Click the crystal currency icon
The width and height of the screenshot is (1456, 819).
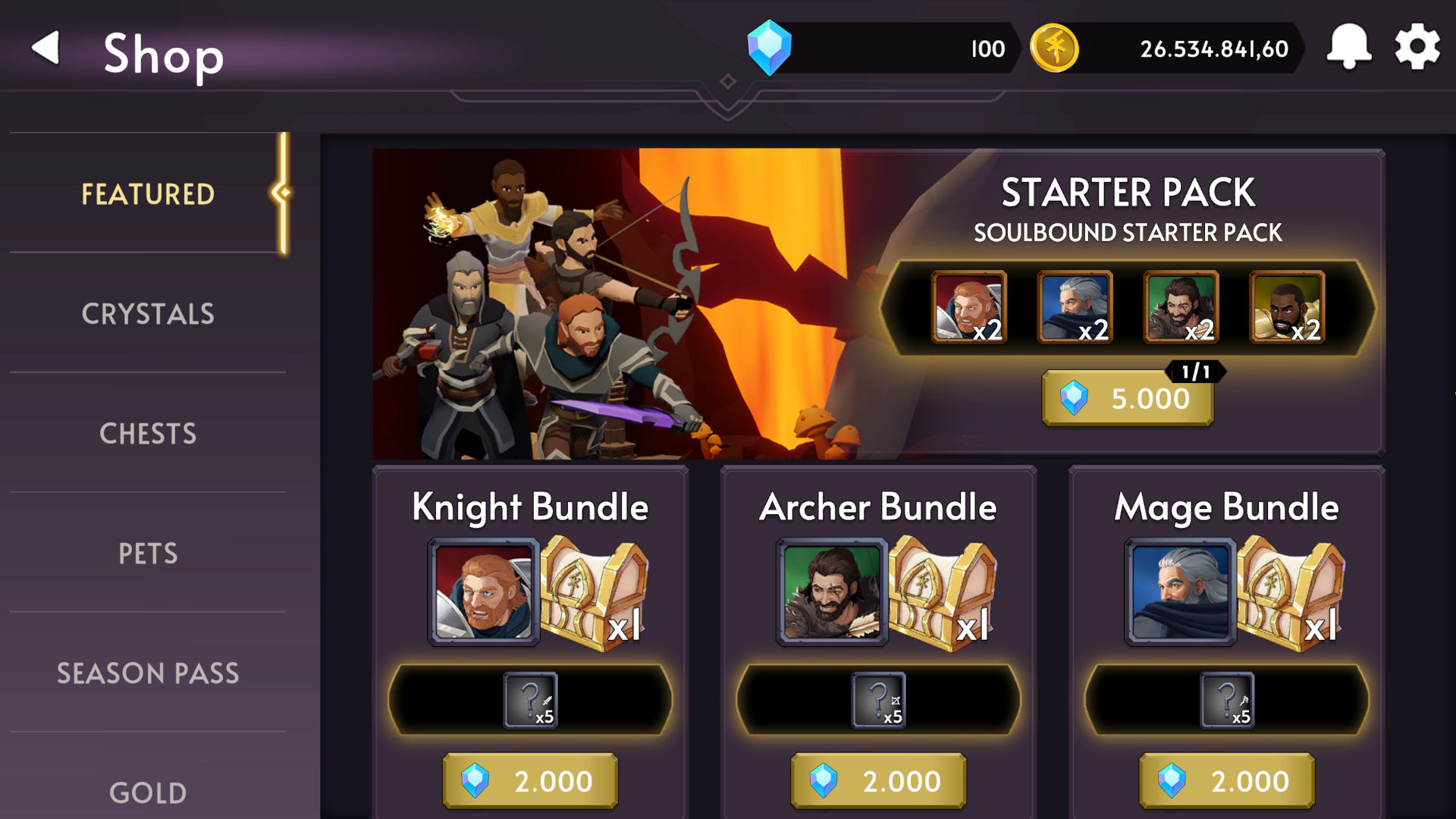pos(770,48)
